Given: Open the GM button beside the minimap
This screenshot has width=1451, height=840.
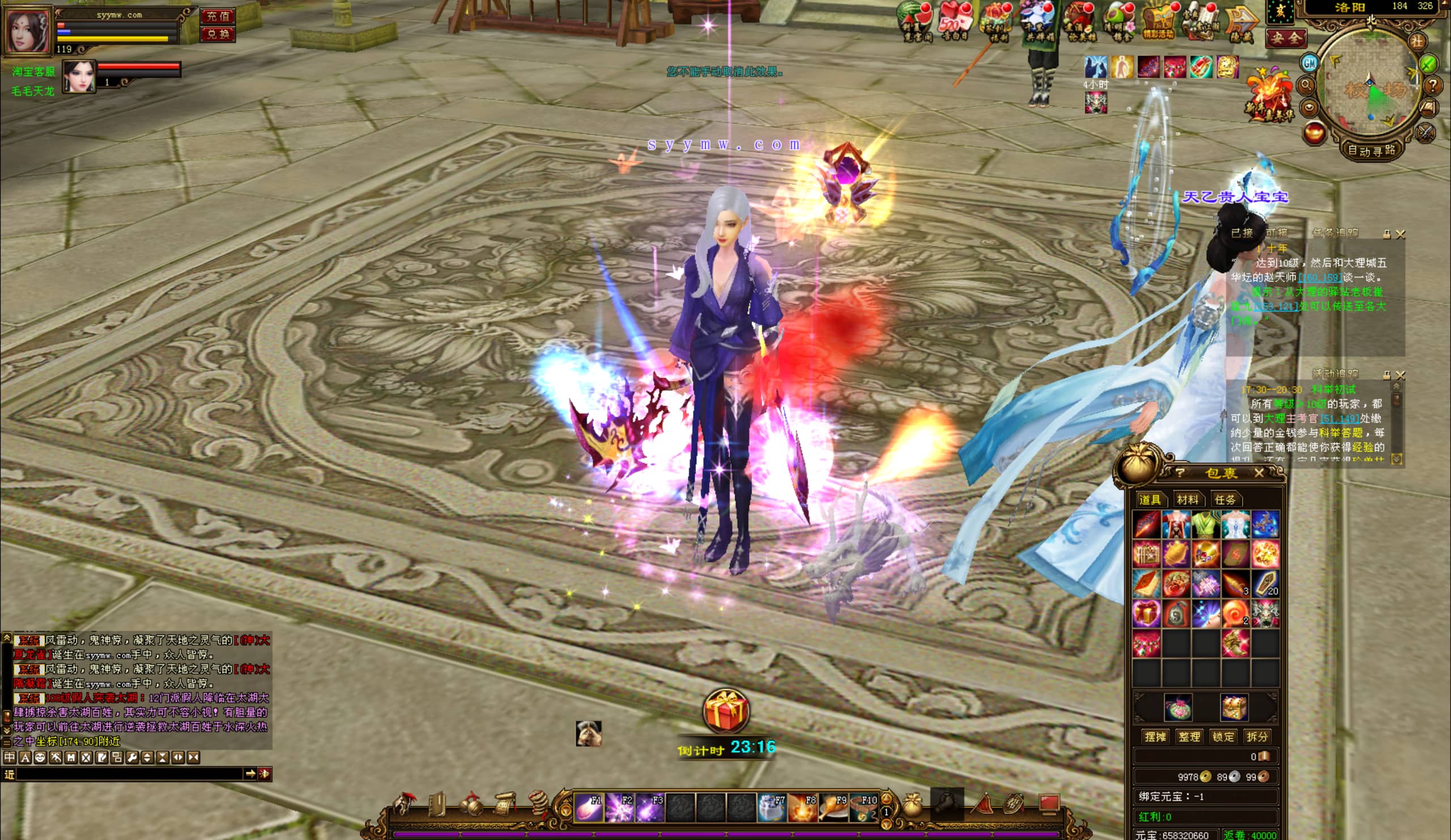Looking at the screenshot, I should (1310, 63).
